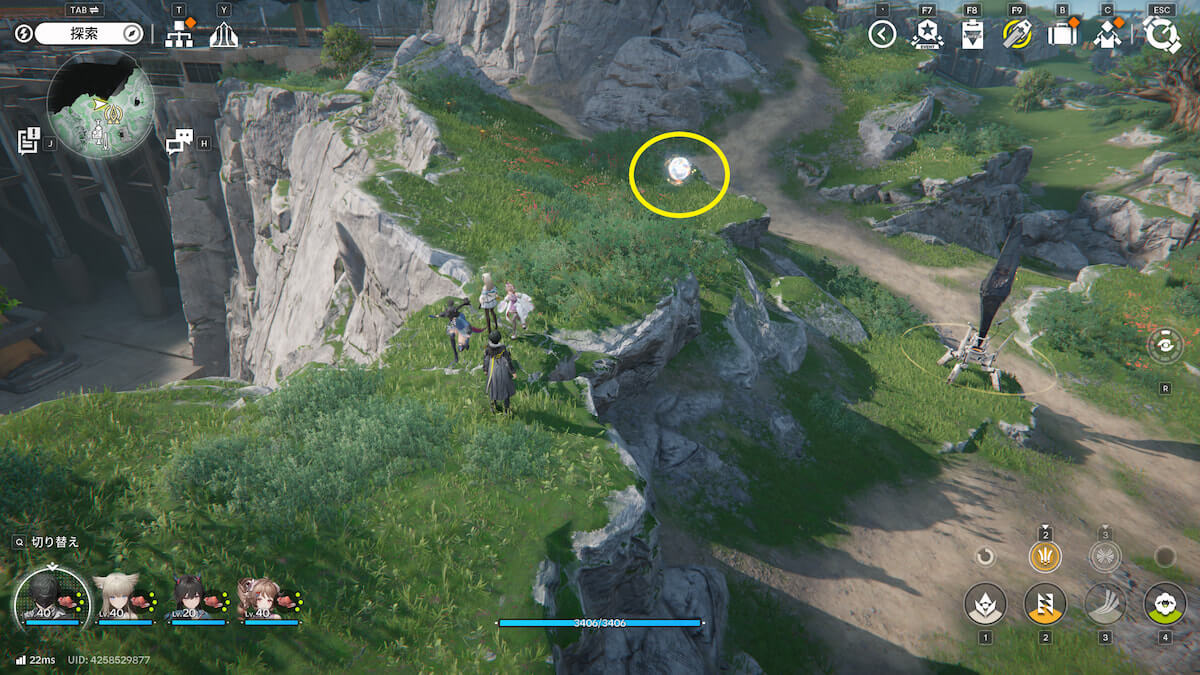
Task: Open the clipboard missions icon
Action: [972, 35]
